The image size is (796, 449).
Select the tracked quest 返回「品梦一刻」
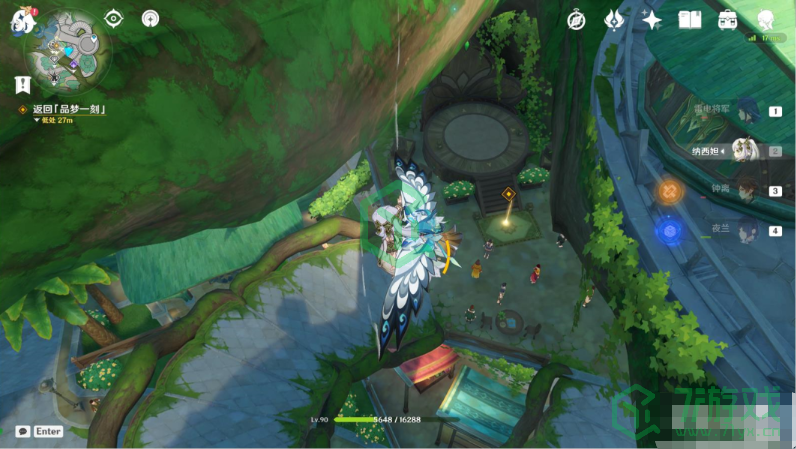68,108
